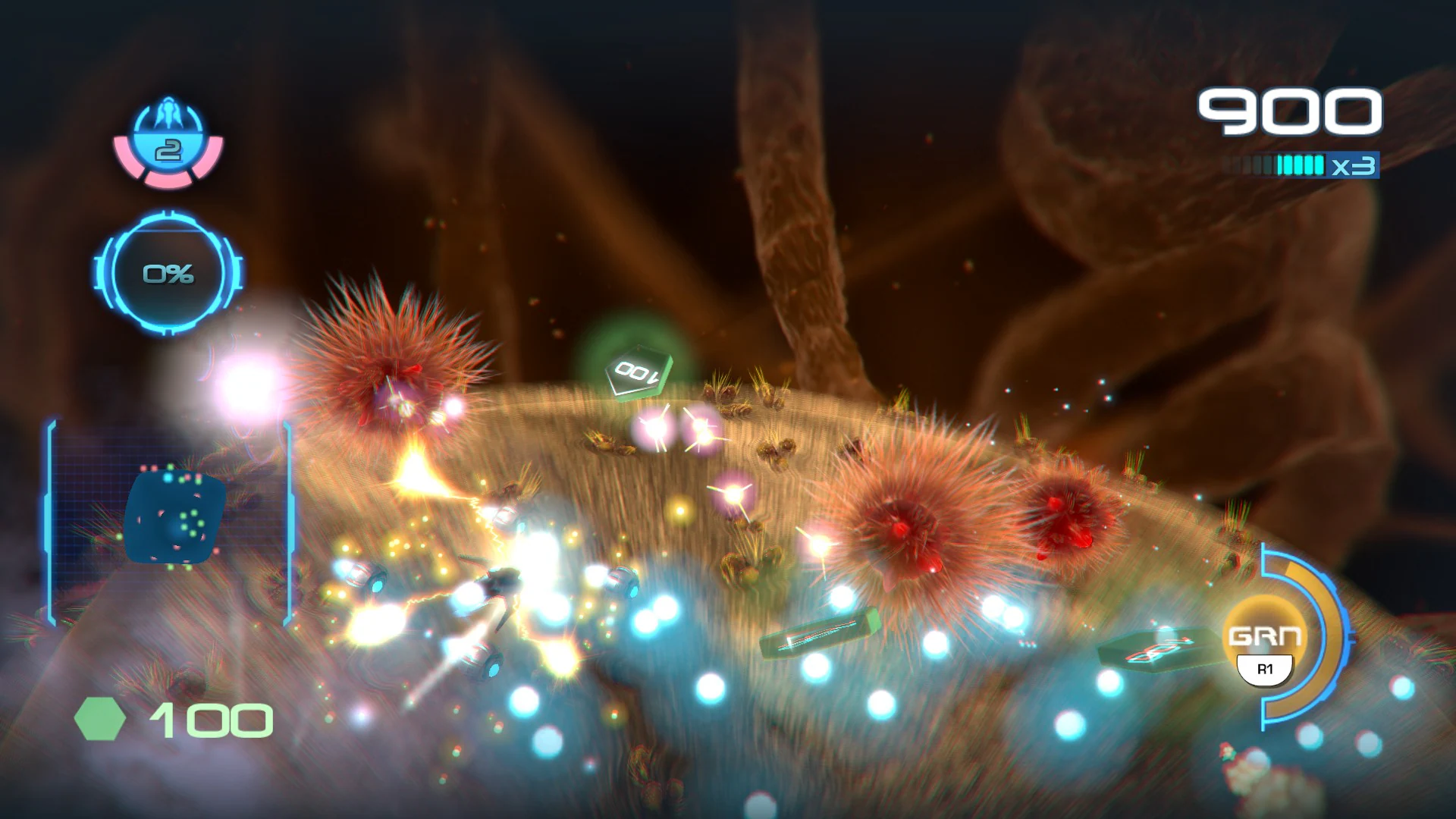
Task: Click the 900 score readout
Action: tap(1289, 111)
